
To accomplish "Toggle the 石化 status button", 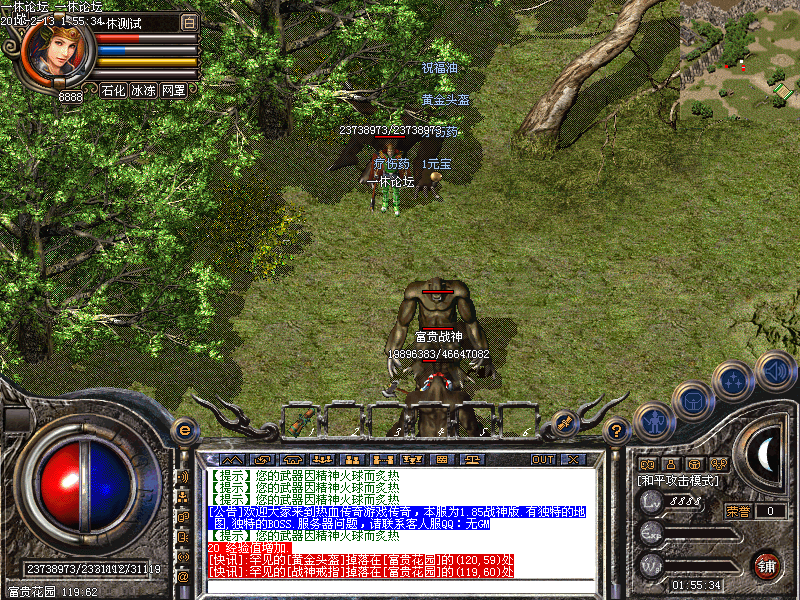I will [113, 90].
